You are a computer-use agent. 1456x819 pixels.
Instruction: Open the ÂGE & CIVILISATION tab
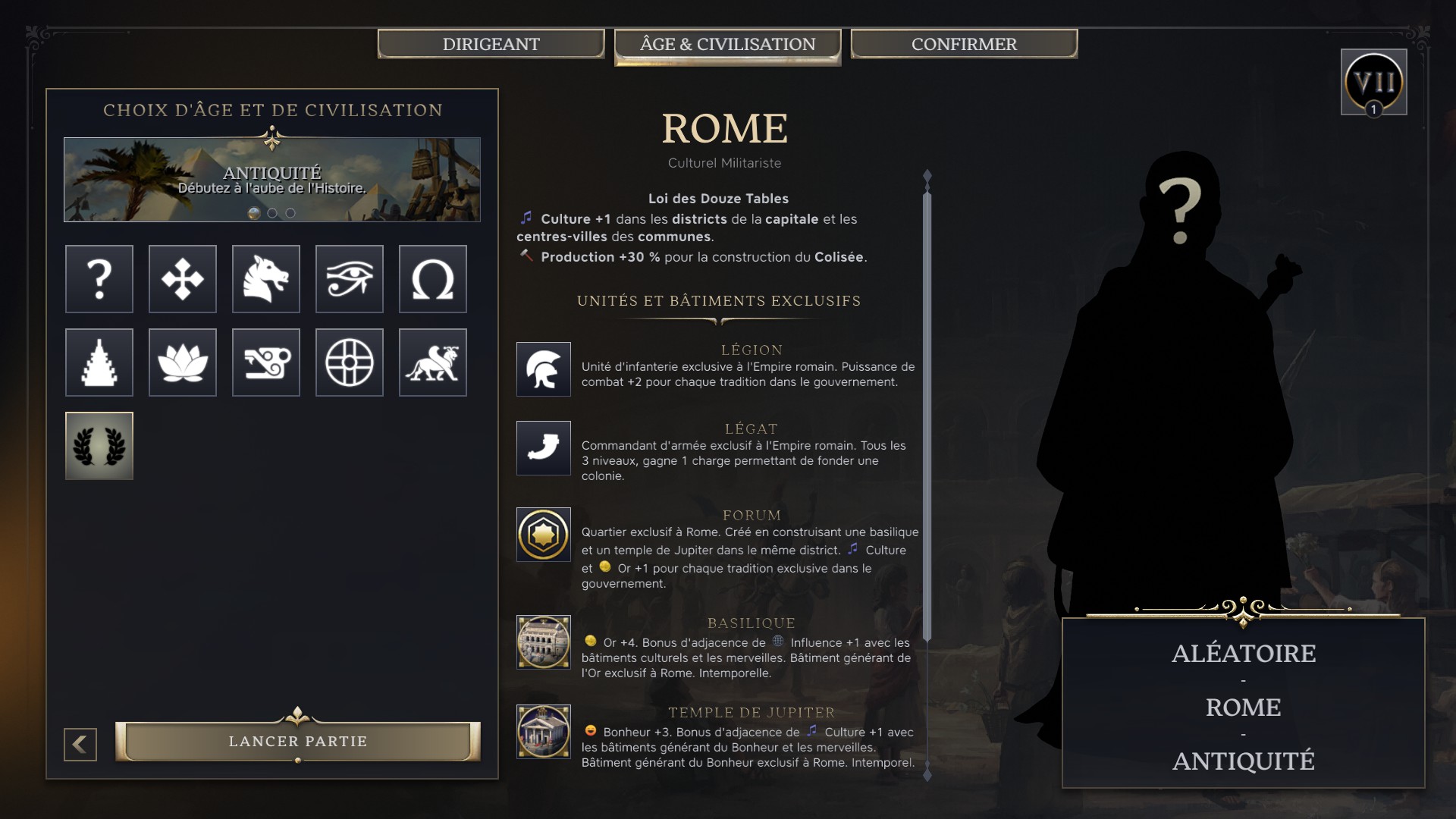pyautogui.click(x=726, y=44)
